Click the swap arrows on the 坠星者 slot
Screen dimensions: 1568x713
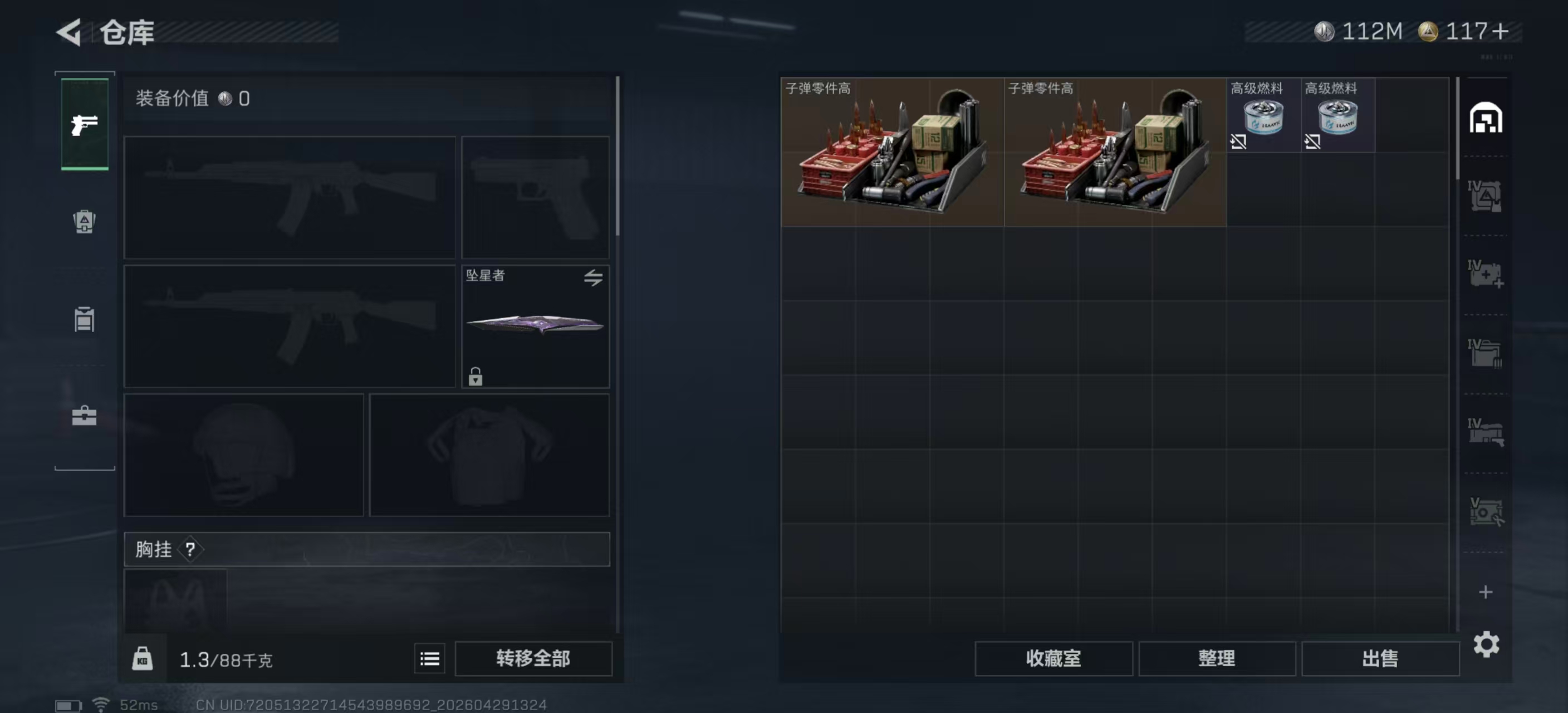593,277
